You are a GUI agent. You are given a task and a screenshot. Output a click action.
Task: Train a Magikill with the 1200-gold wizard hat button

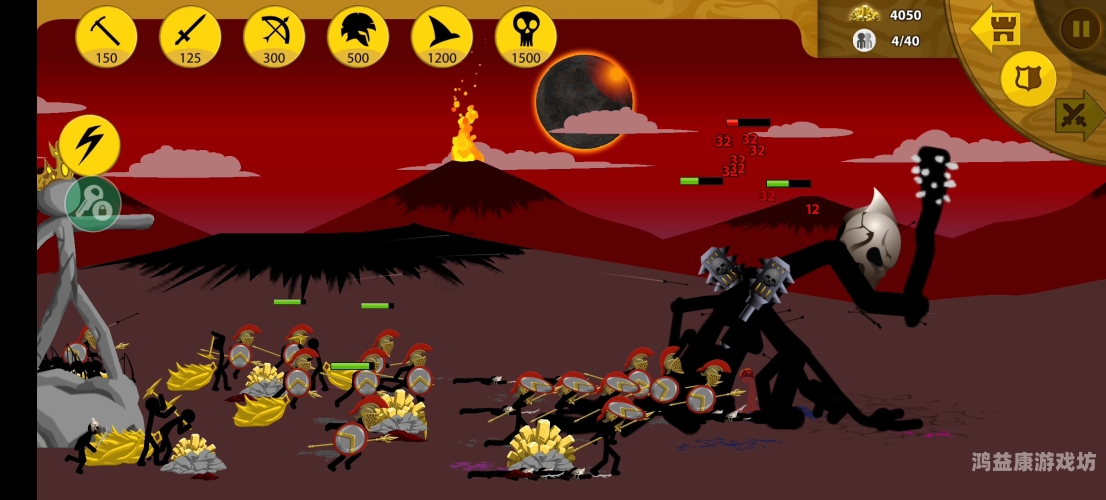click(442, 36)
